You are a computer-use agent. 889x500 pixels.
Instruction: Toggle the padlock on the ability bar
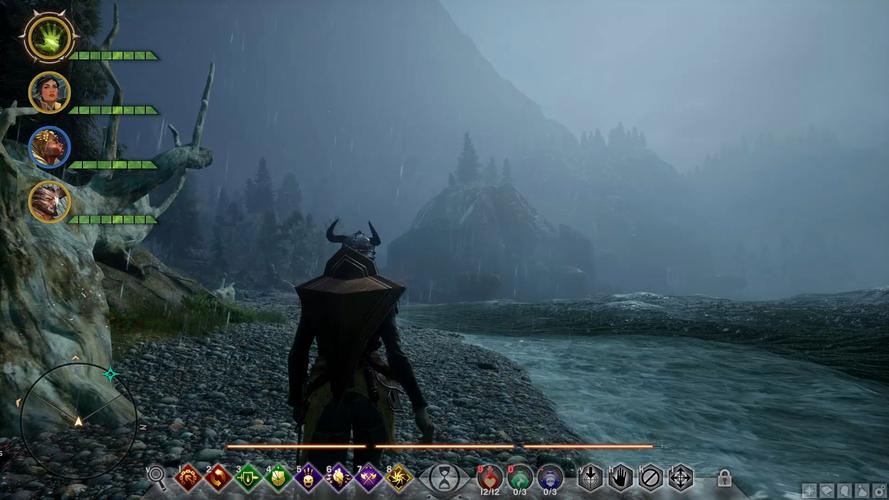724,478
